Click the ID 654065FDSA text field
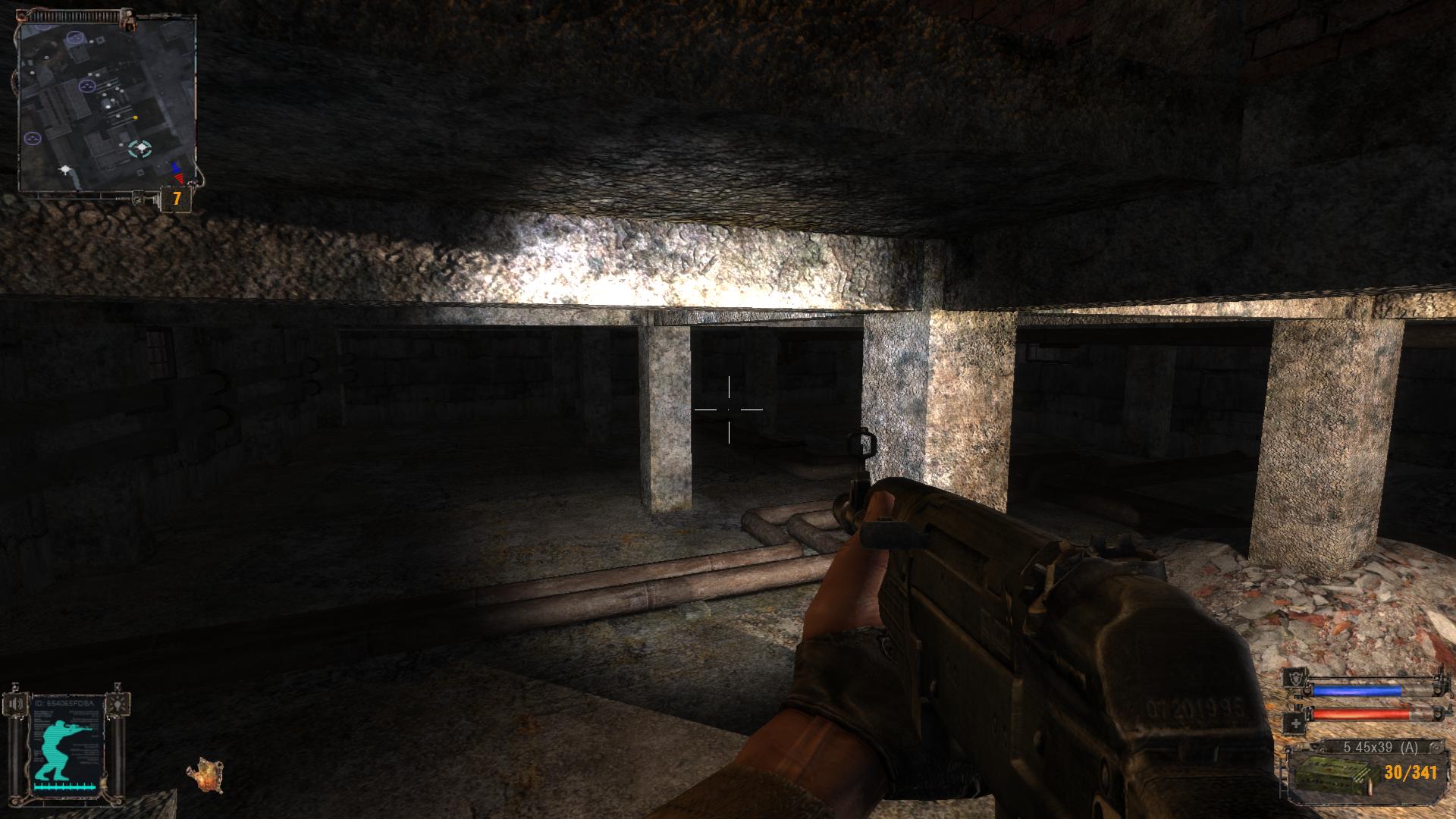Screen dimensions: 1456x819 click(64, 702)
